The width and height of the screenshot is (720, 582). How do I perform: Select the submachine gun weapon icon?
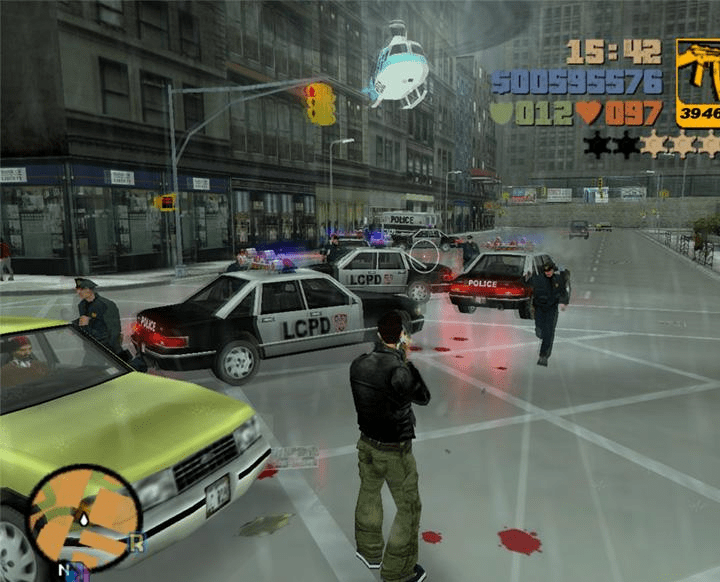click(x=698, y=82)
